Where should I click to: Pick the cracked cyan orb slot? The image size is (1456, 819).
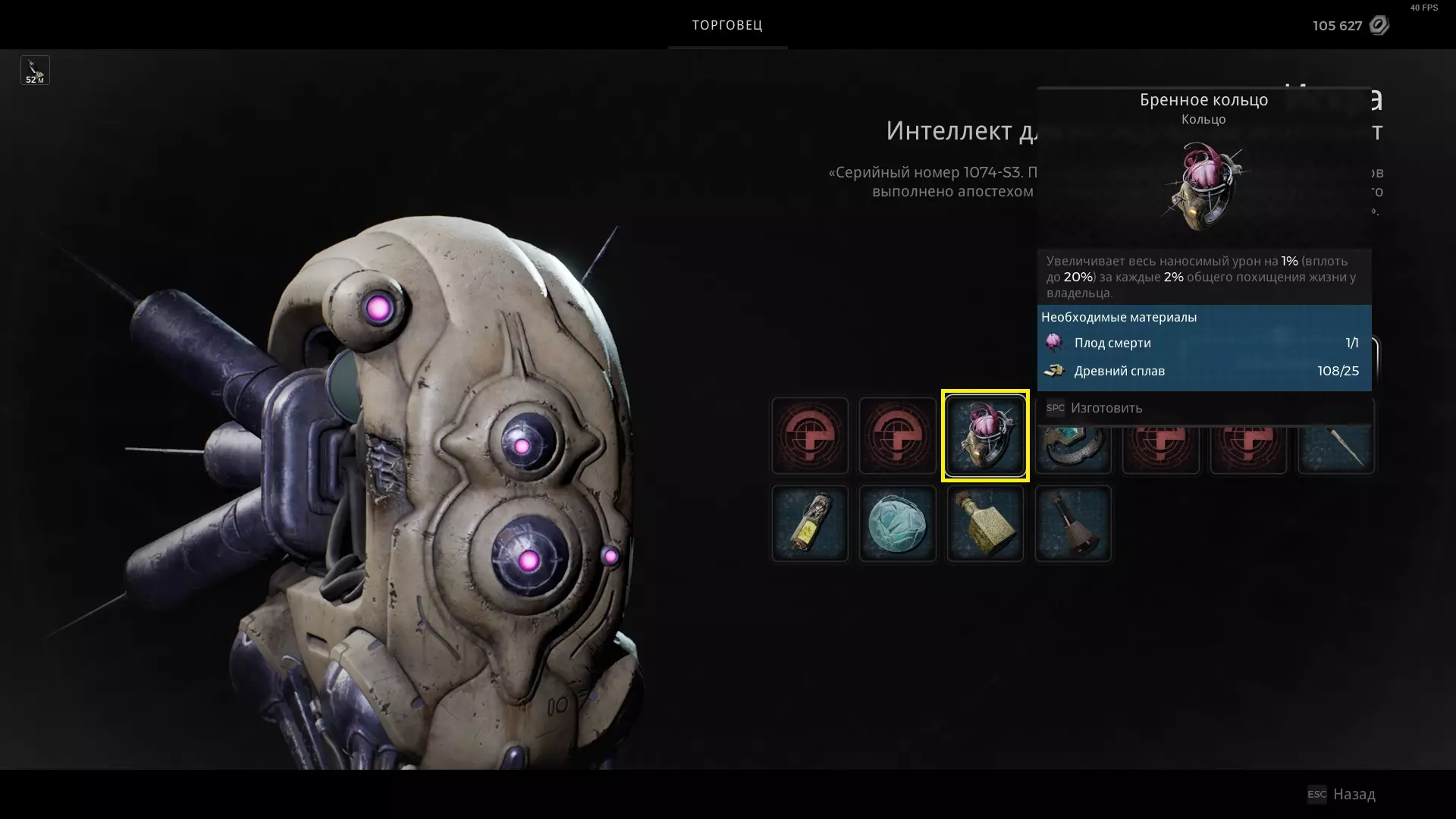897,524
